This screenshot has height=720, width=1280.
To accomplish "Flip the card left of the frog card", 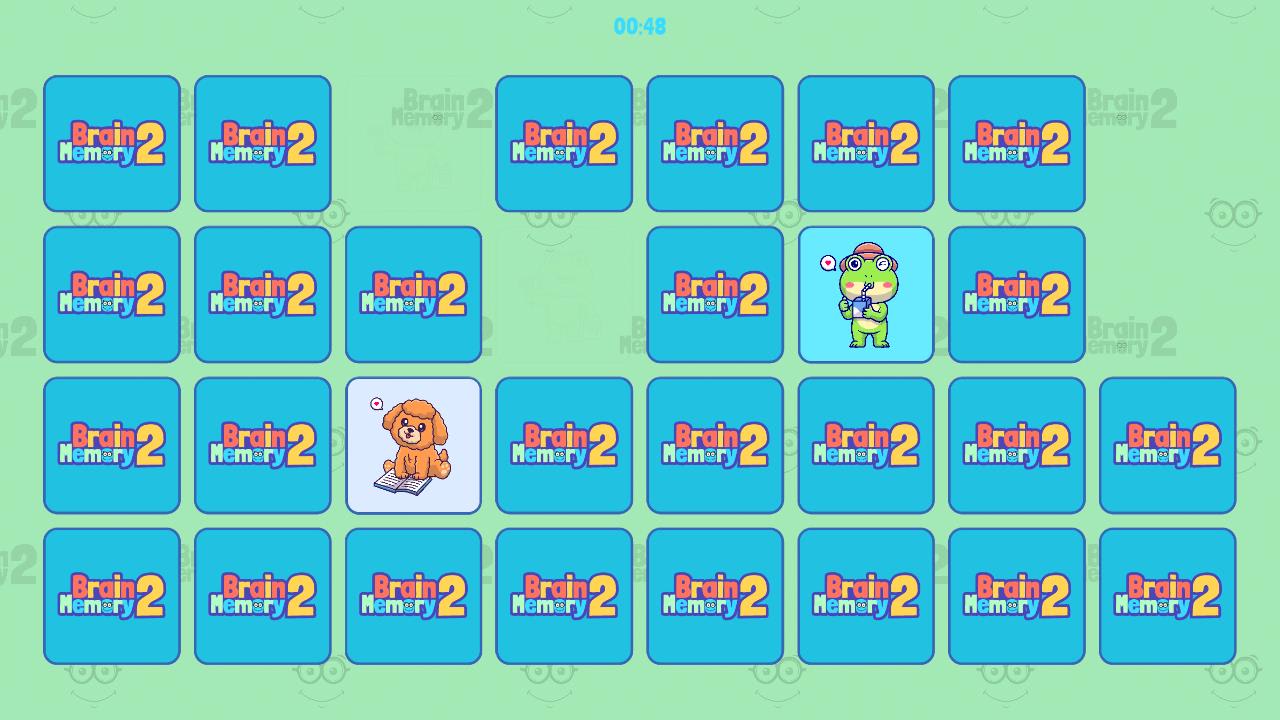I will click(x=715, y=293).
